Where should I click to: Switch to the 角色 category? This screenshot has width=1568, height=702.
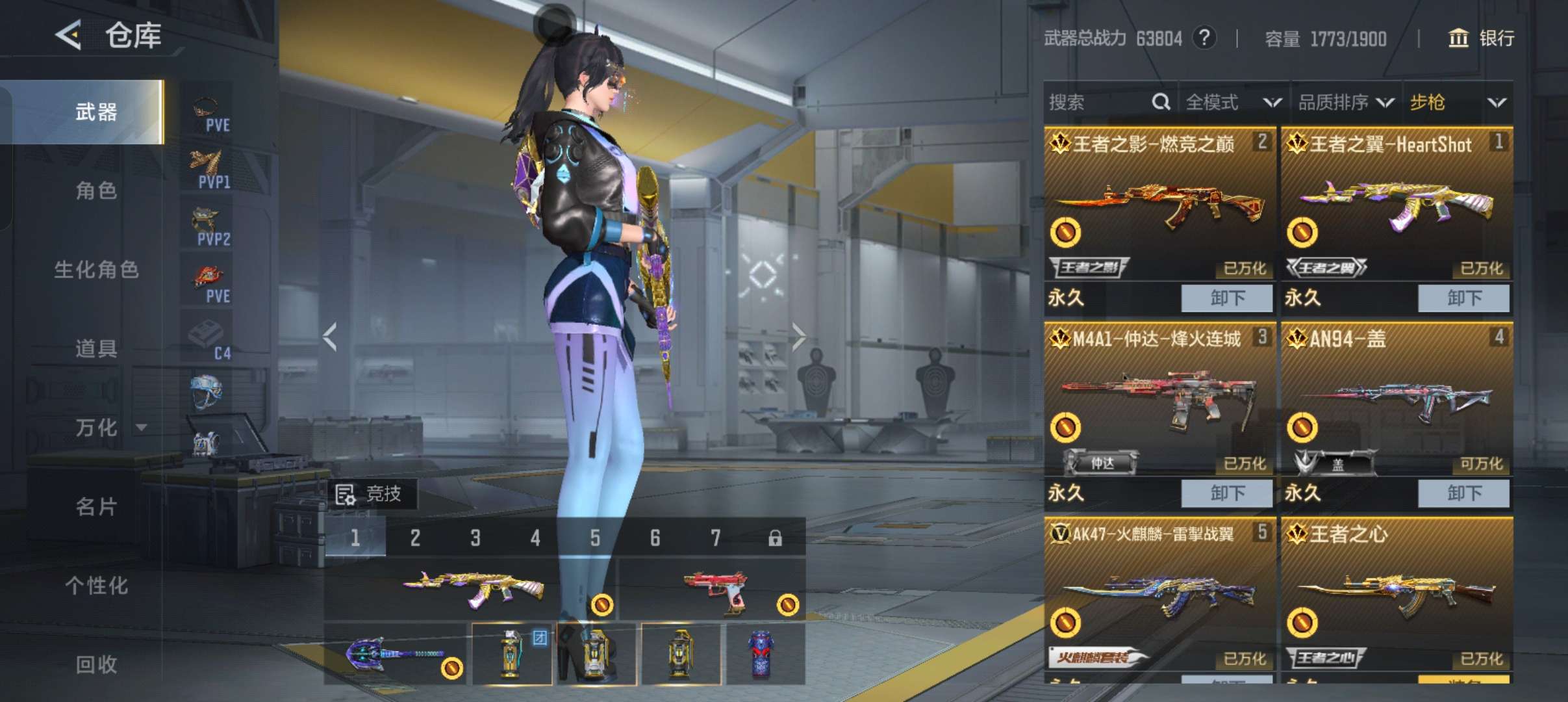[96, 190]
